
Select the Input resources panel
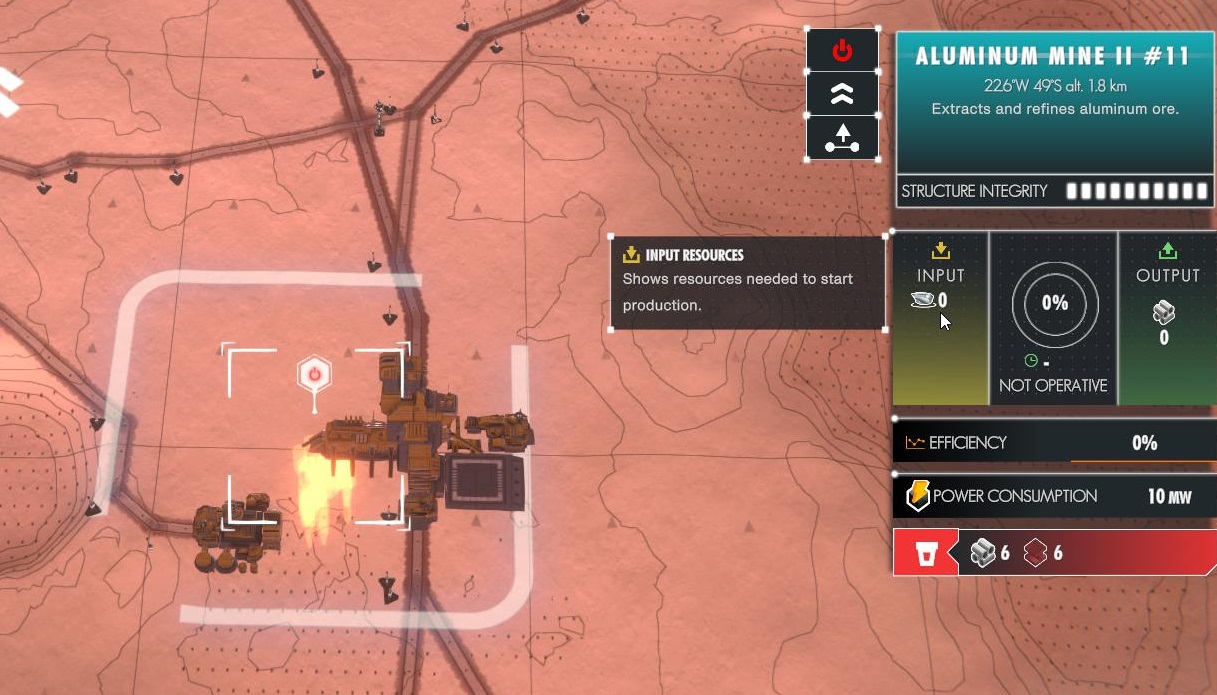click(x=940, y=318)
